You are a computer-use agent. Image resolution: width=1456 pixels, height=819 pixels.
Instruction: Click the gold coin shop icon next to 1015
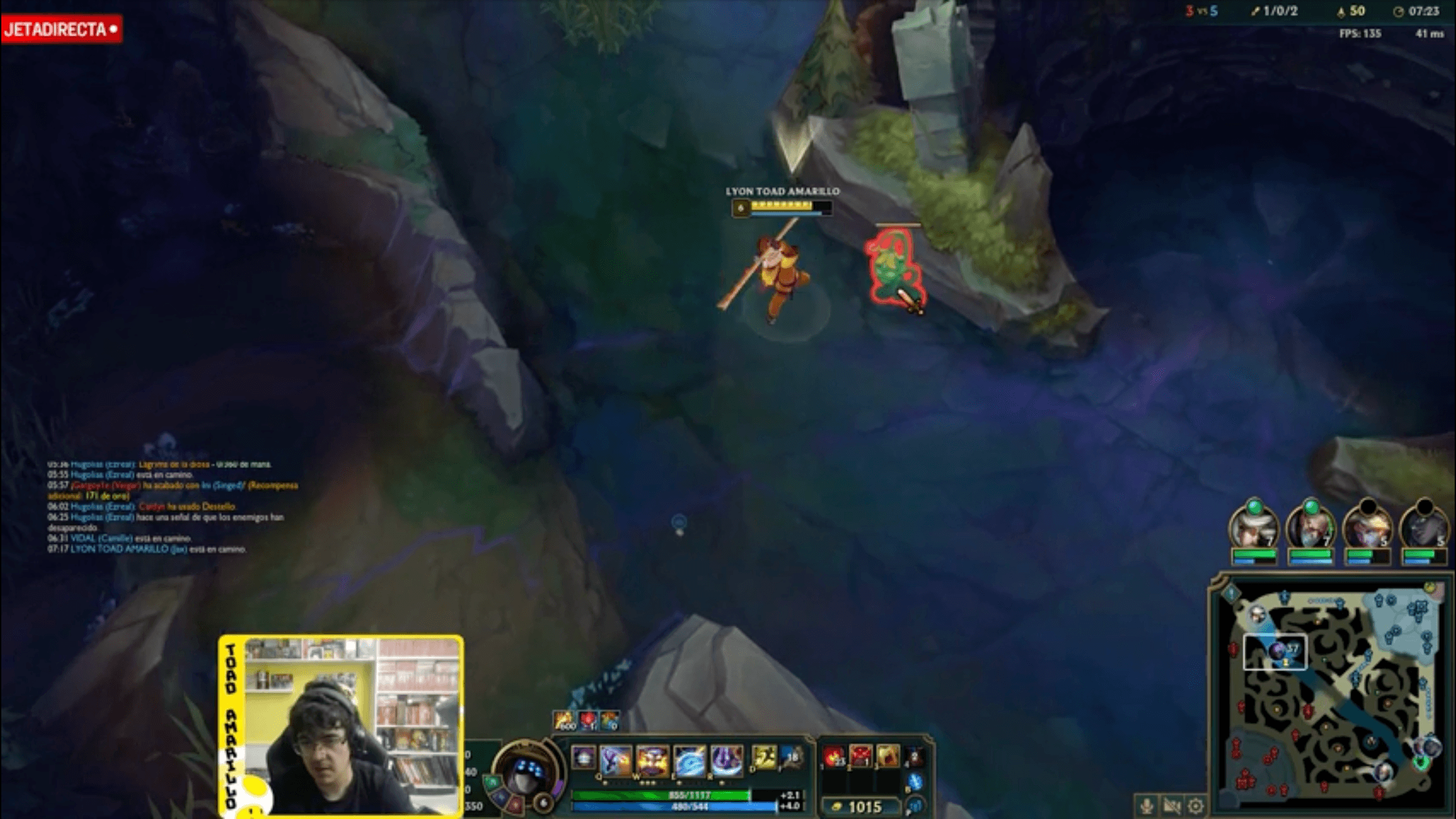tap(837, 805)
